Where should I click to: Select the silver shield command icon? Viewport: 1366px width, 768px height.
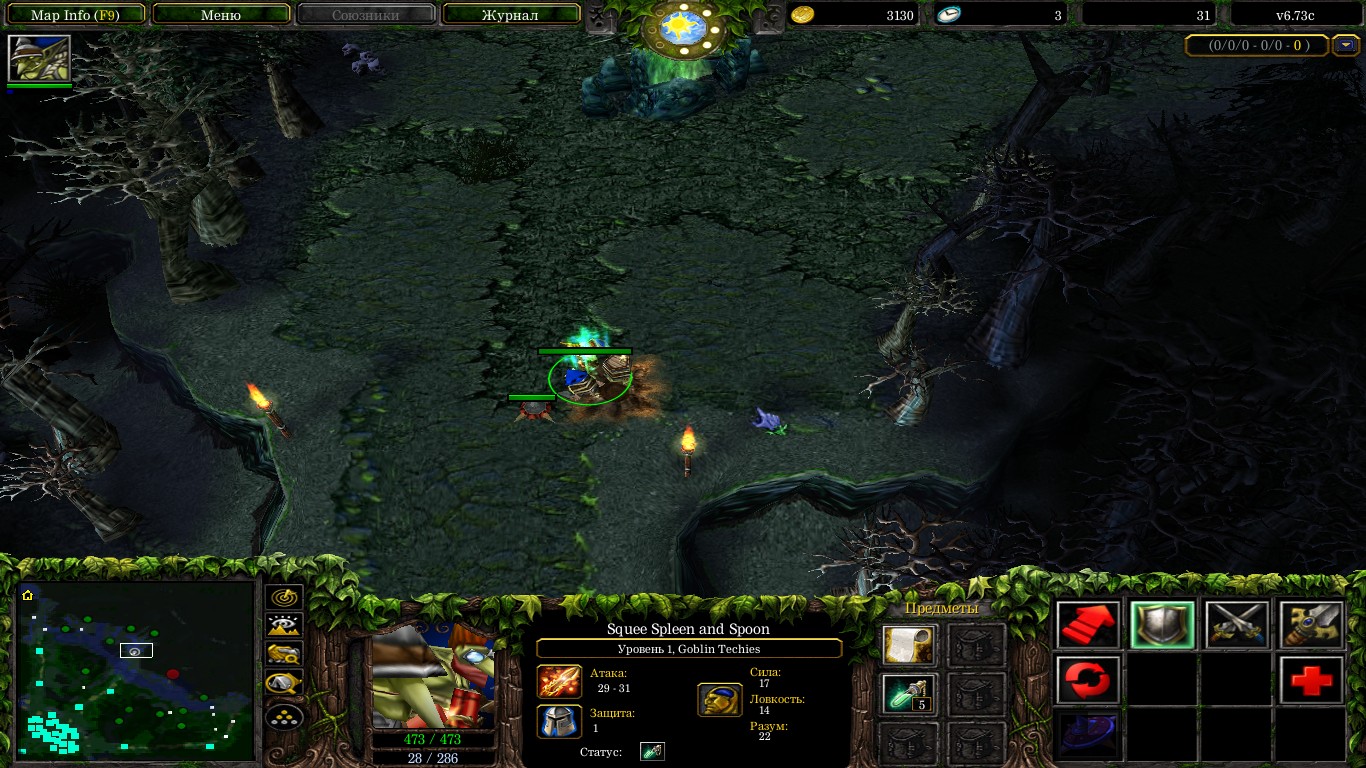click(x=1162, y=626)
